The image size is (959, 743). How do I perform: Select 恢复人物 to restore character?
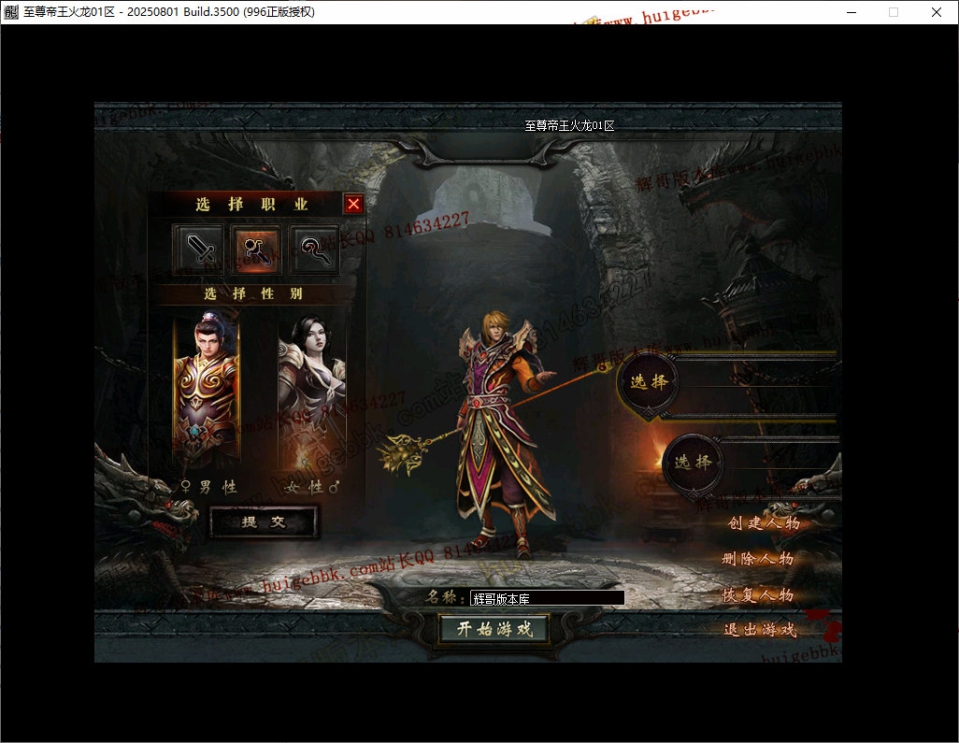coord(758,595)
